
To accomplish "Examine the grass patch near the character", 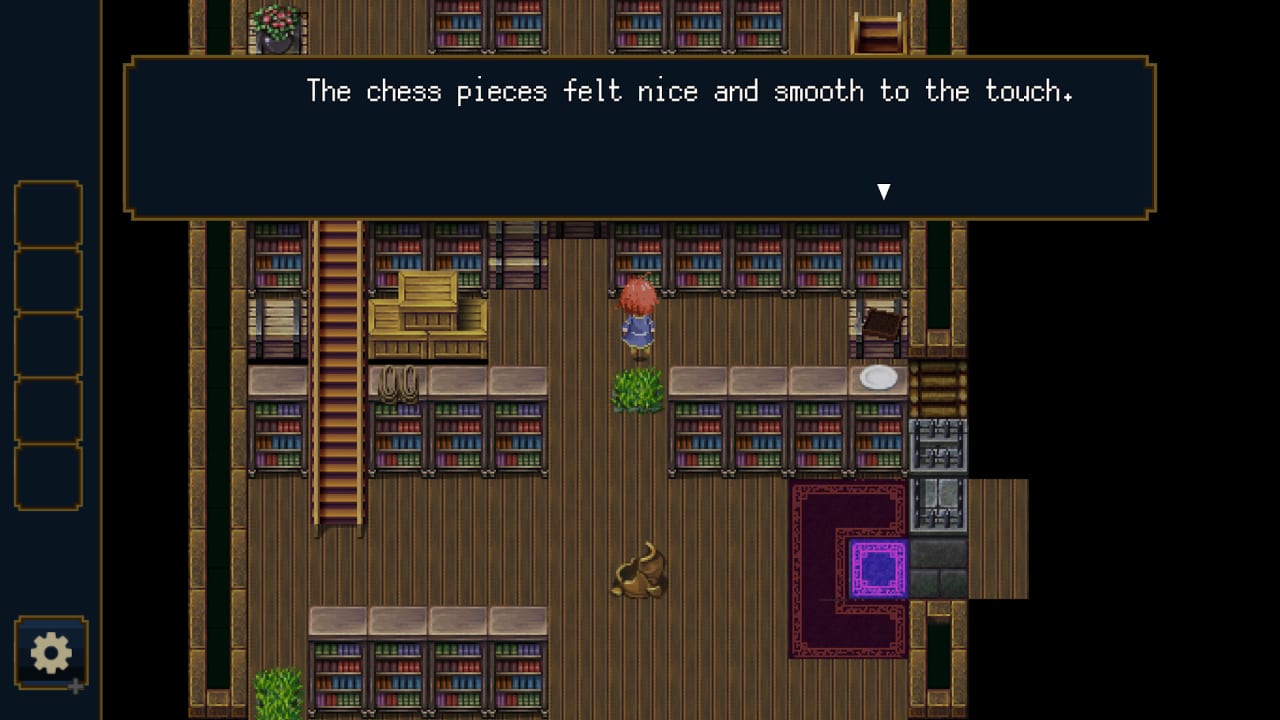I will (x=637, y=391).
